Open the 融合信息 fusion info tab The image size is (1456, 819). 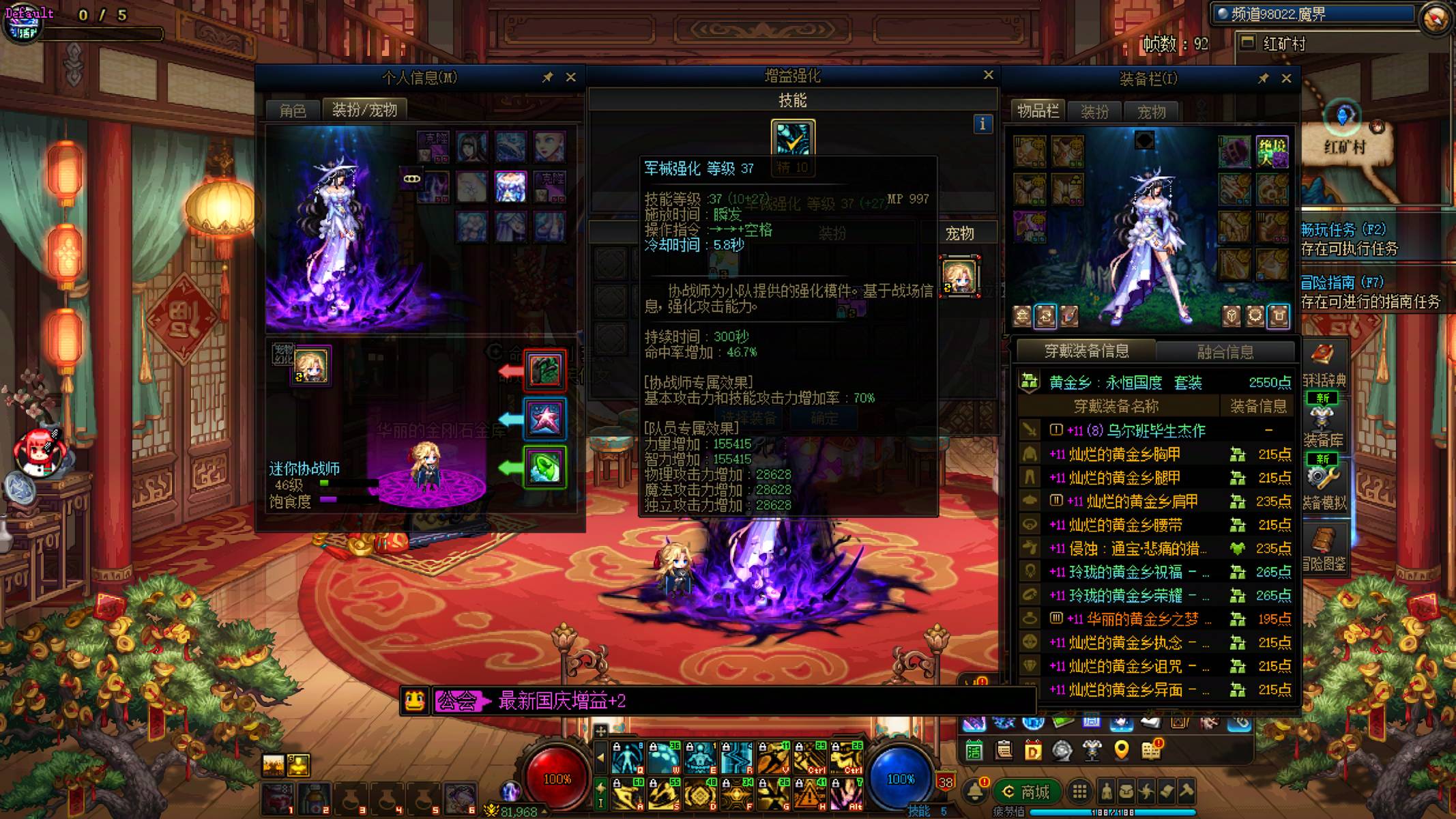[x=1225, y=352]
